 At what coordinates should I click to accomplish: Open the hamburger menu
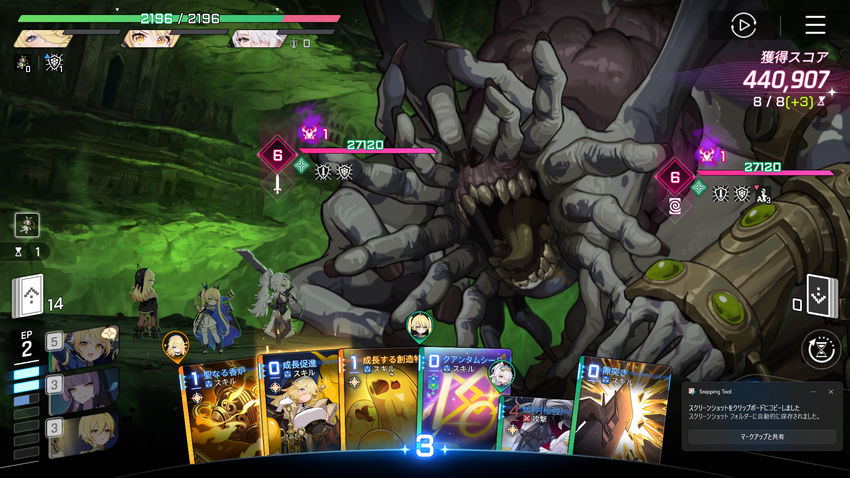coord(815,25)
